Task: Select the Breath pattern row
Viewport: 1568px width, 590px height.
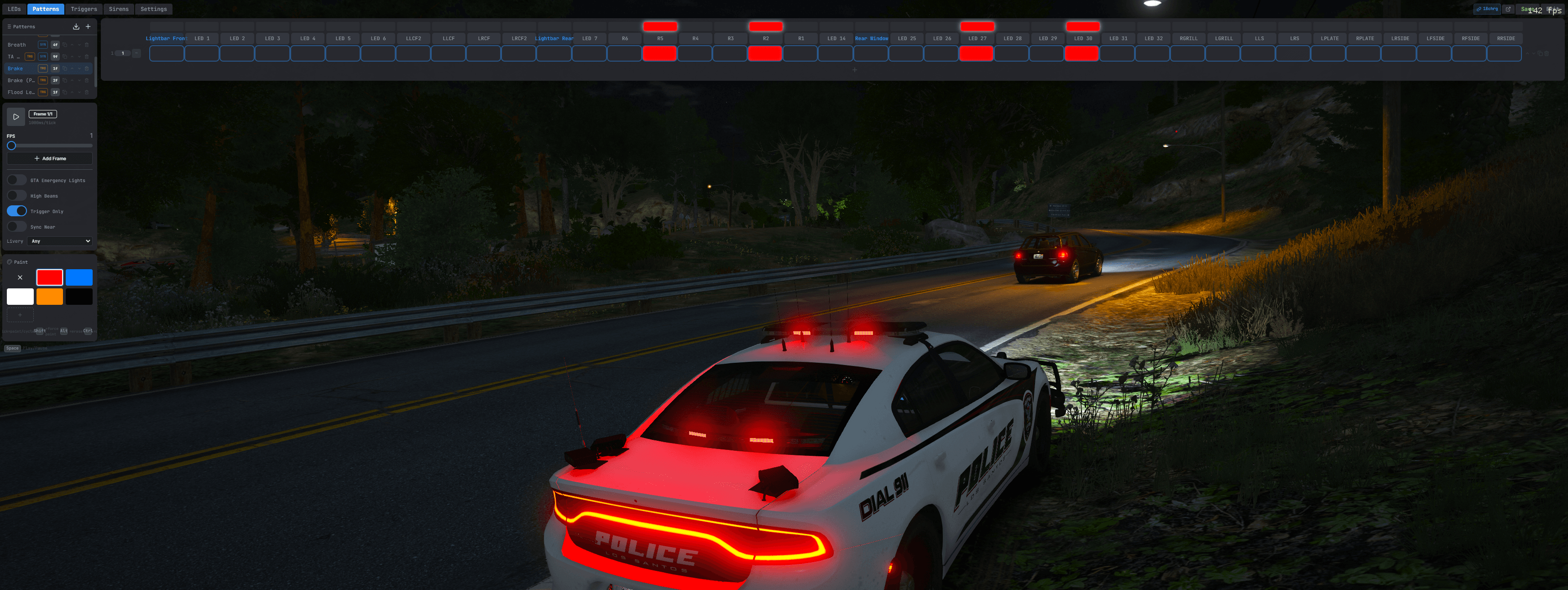Action: (x=17, y=45)
